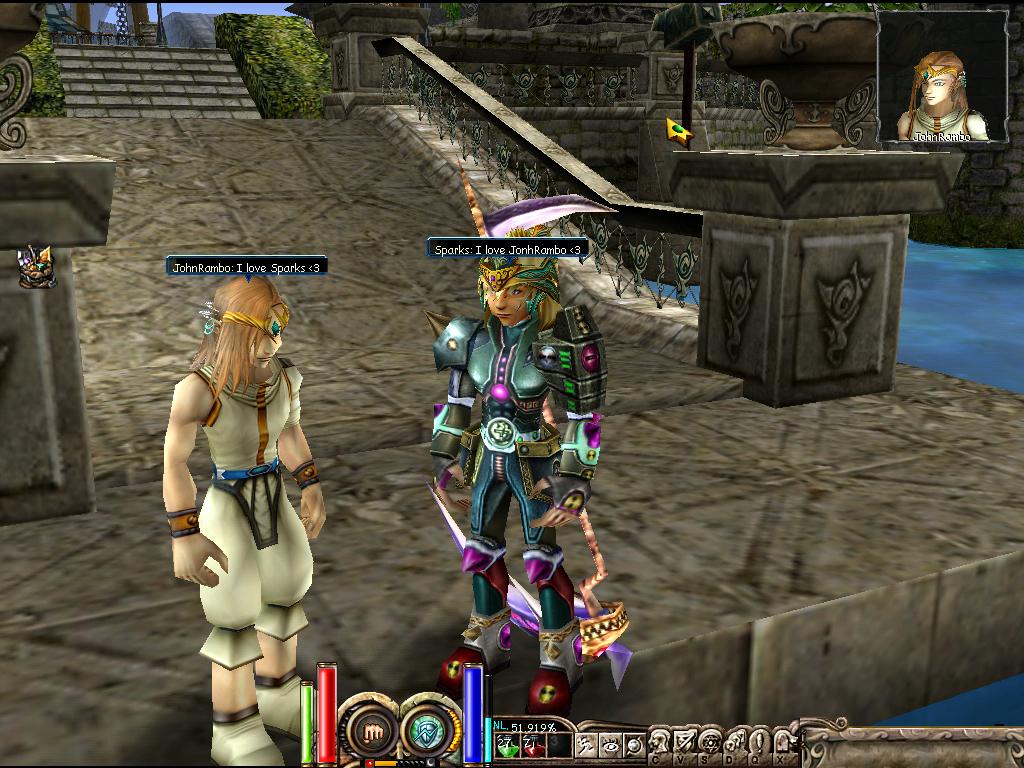Use the green potion in the quickslot
This screenshot has height=768, width=1024.
click(506, 745)
